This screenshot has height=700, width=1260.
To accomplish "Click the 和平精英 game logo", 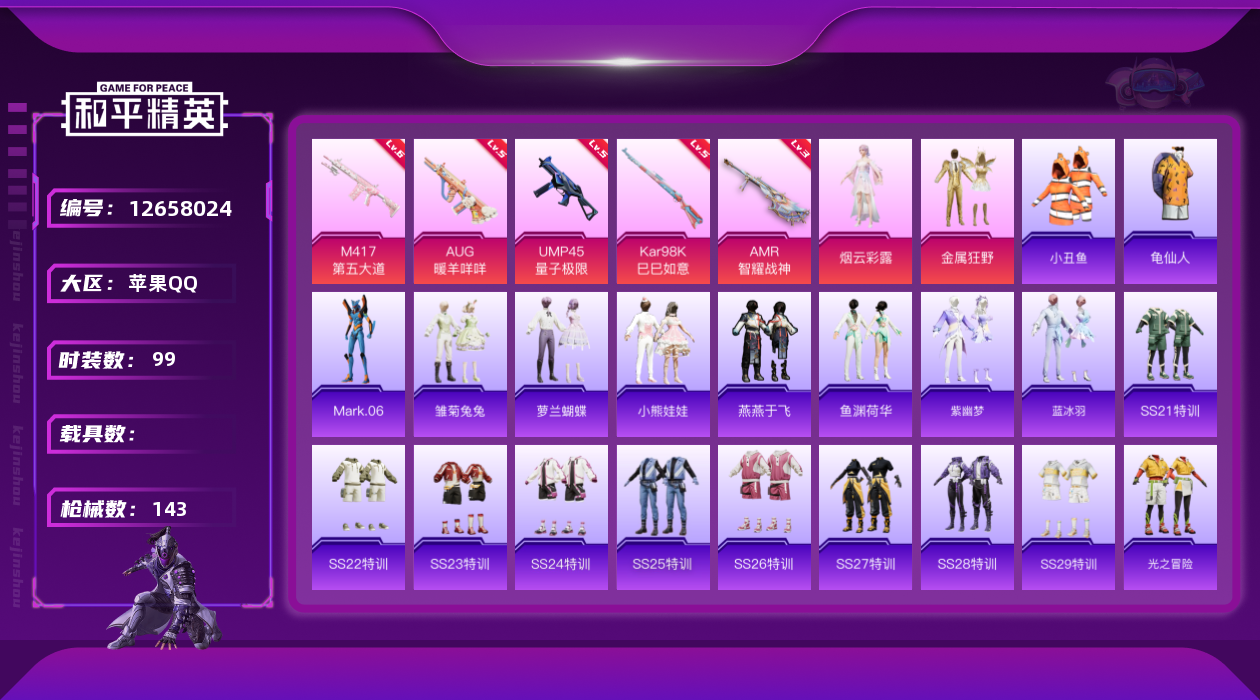I will click(145, 110).
